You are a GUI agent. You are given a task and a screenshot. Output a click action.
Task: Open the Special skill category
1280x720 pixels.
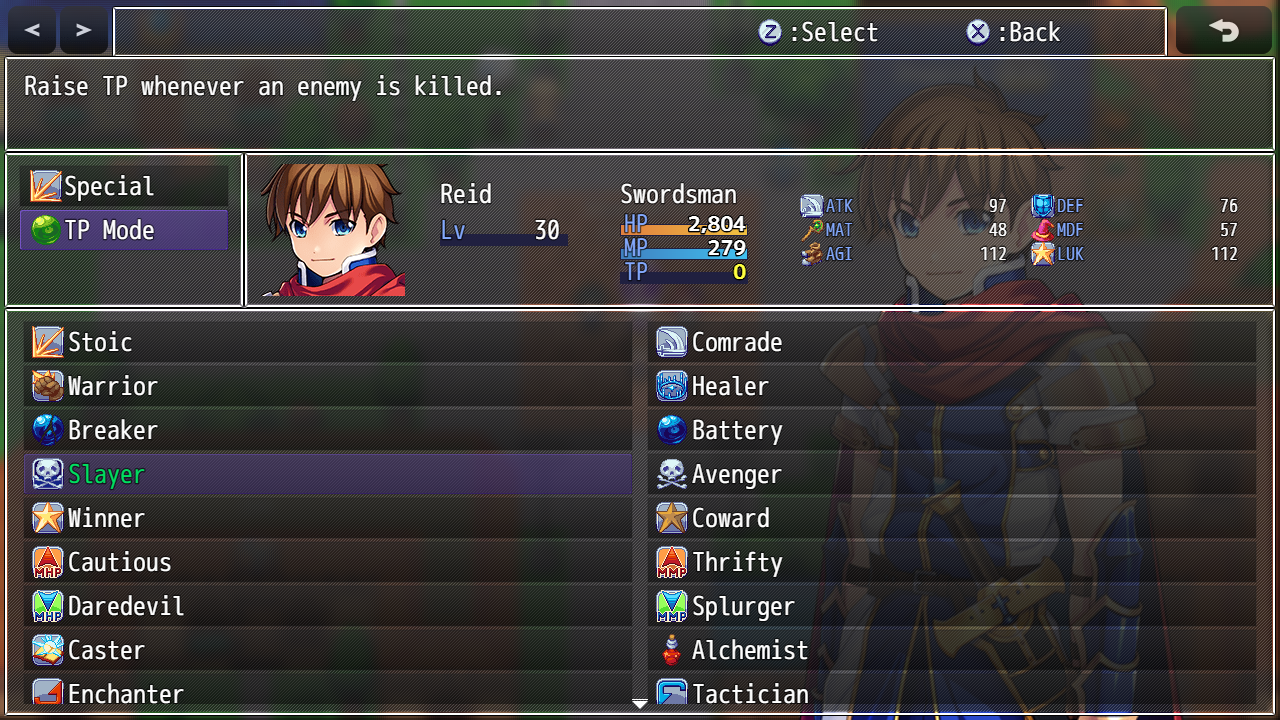[125, 187]
